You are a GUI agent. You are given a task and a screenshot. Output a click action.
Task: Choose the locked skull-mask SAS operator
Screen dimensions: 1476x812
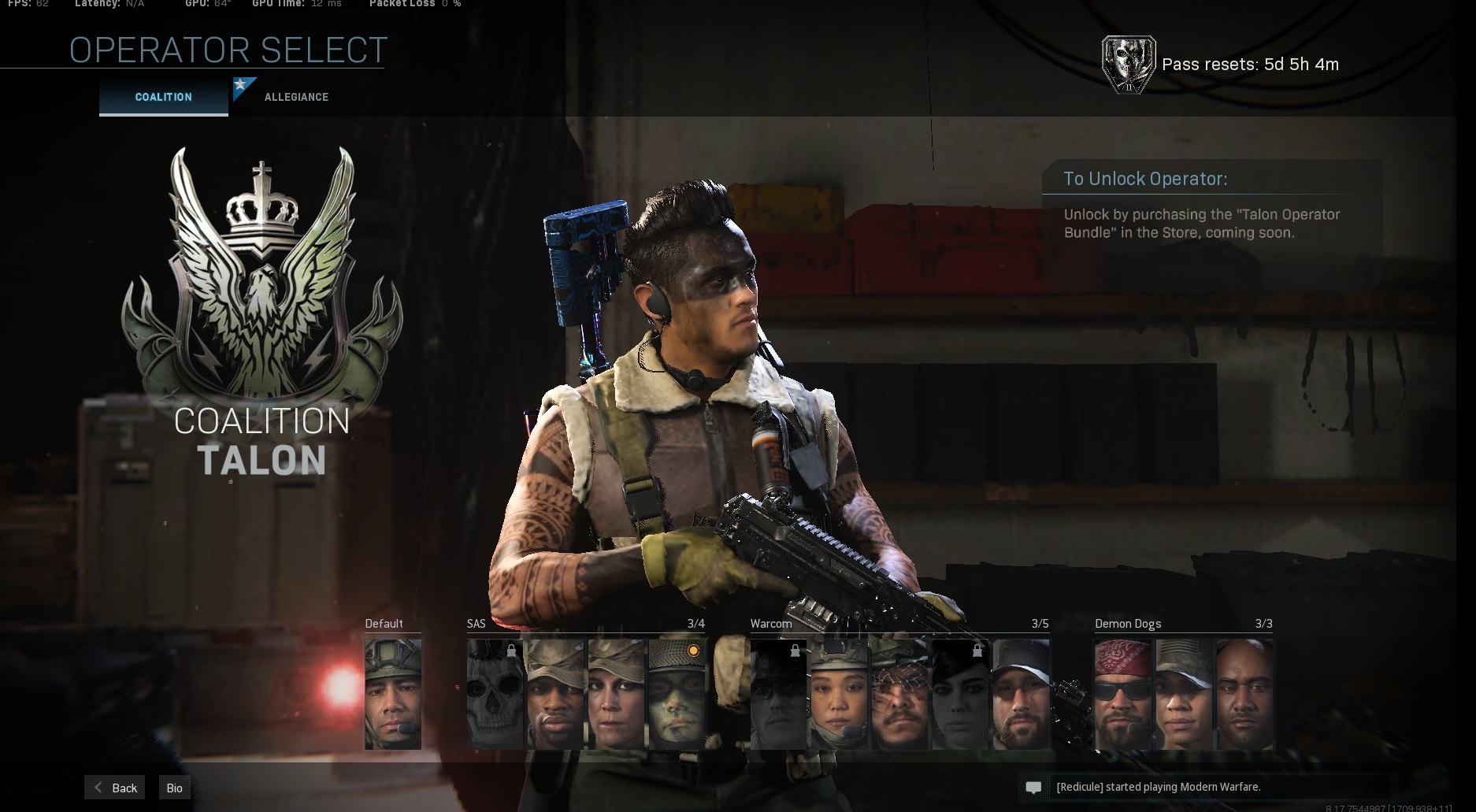(x=495, y=694)
